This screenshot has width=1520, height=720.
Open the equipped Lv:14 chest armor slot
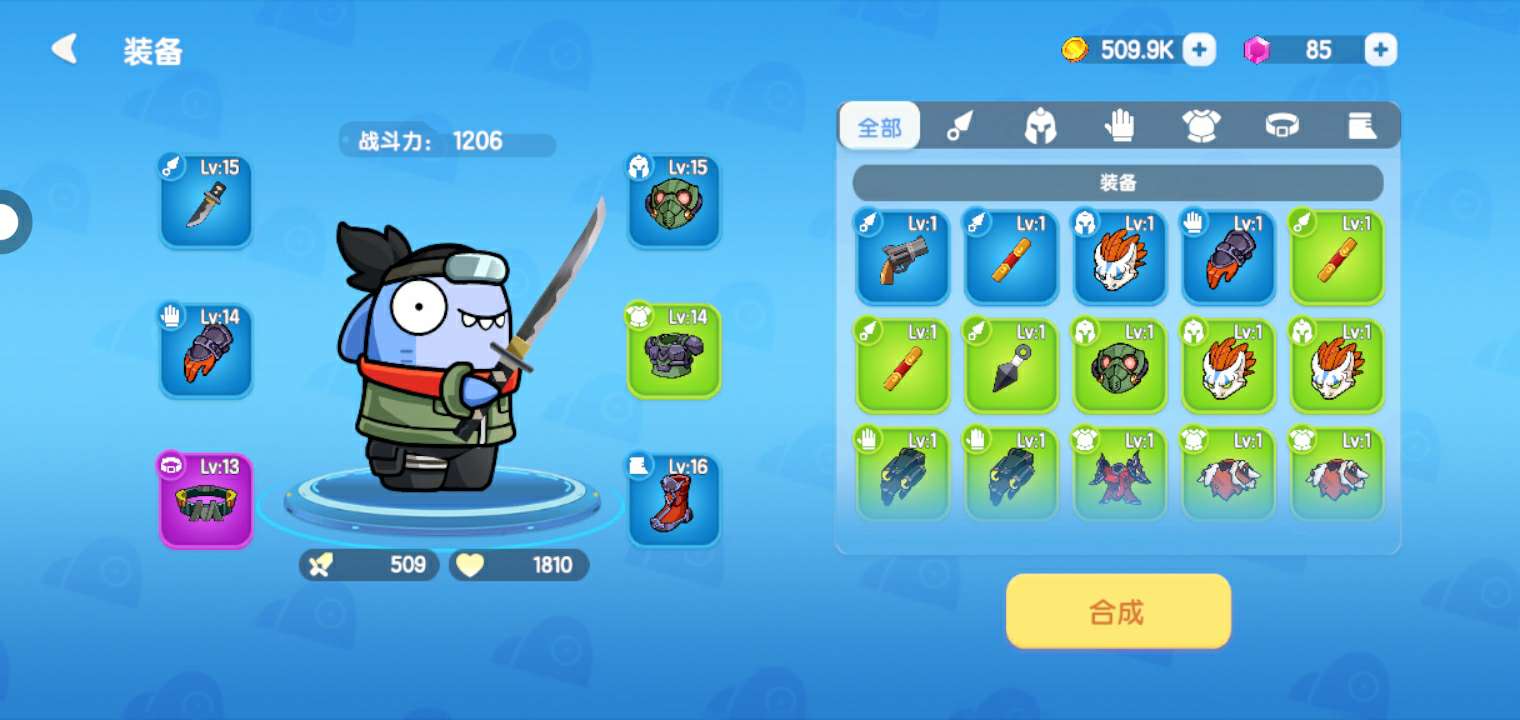673,351
